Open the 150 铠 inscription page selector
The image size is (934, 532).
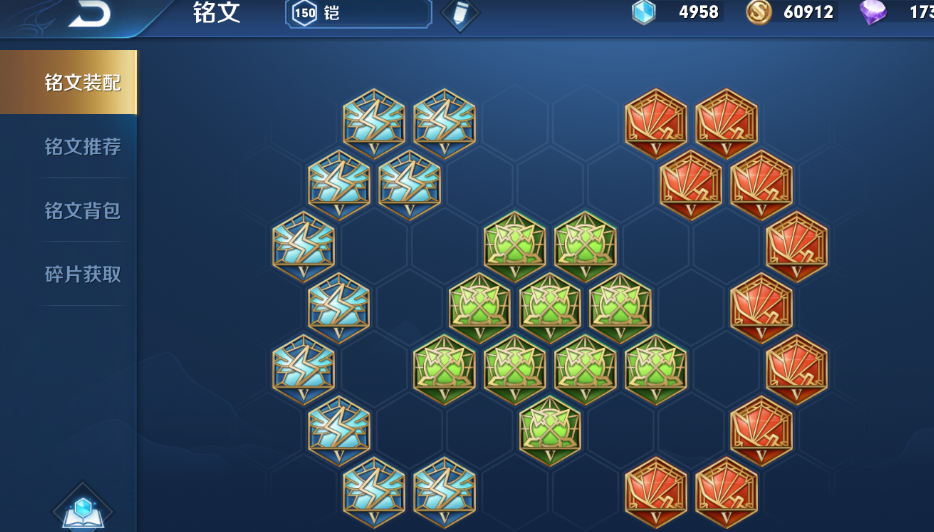coord(358,13)
